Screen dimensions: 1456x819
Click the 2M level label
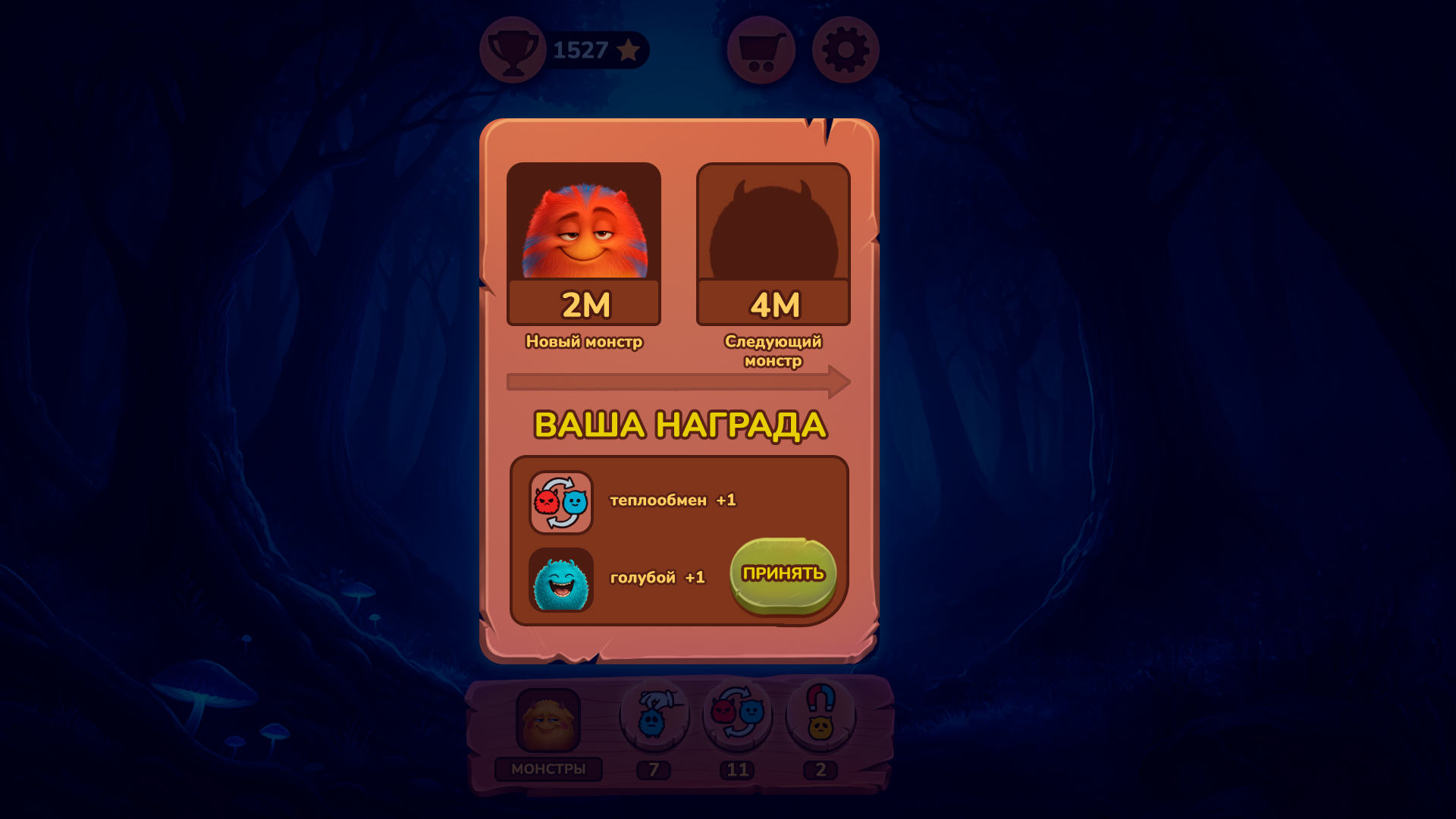pyautogui.click(x=584, y=305)
